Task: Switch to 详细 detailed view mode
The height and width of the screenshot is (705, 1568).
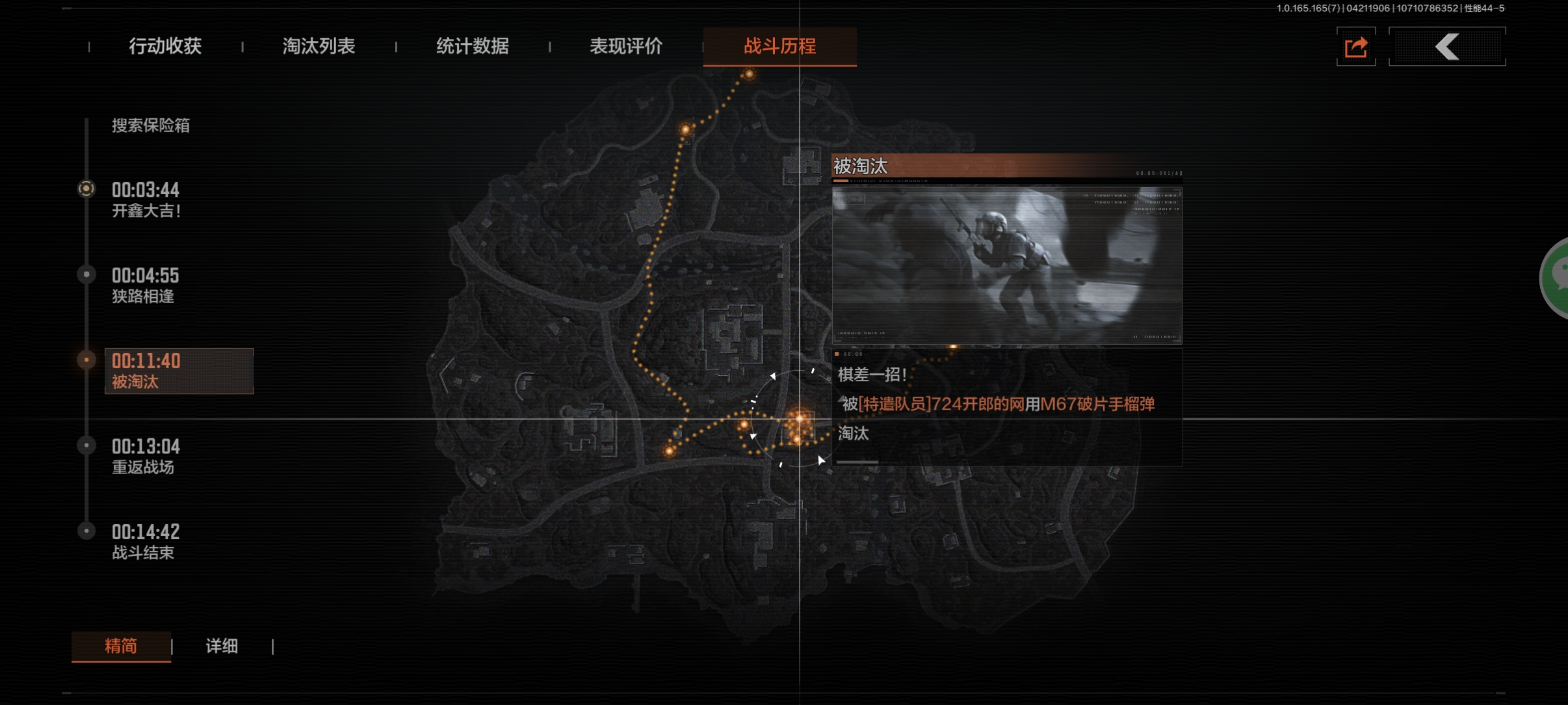Action: pos(222,646)
